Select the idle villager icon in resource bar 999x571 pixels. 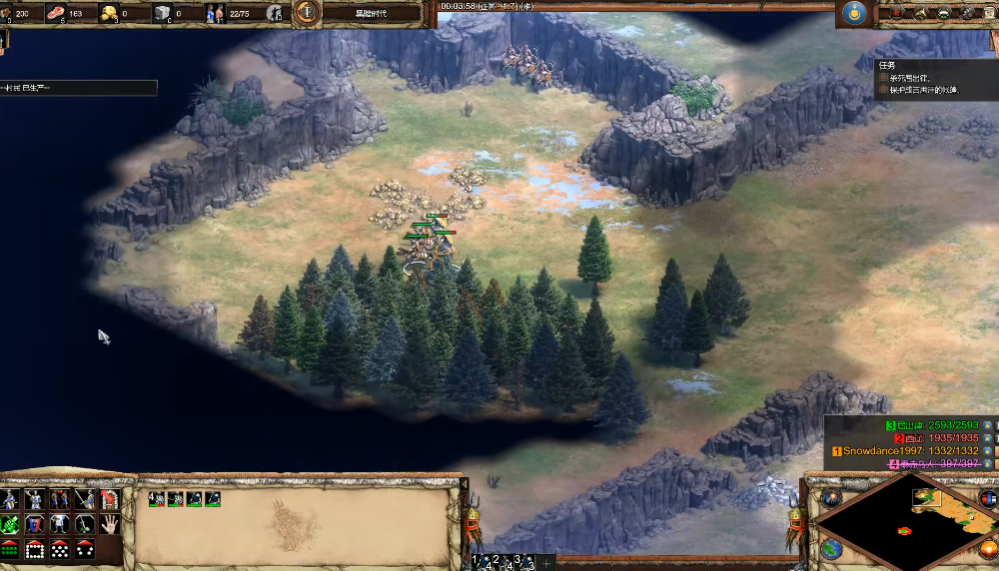[x=274, y=14]
